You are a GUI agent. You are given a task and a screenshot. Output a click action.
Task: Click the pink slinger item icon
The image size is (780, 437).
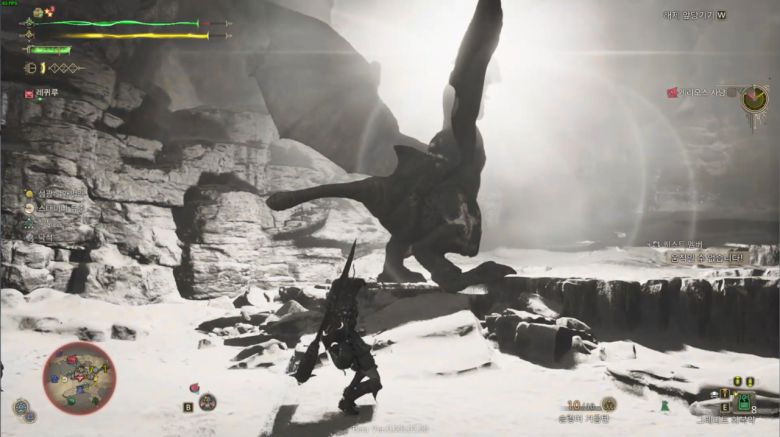[x=194, y=388]
